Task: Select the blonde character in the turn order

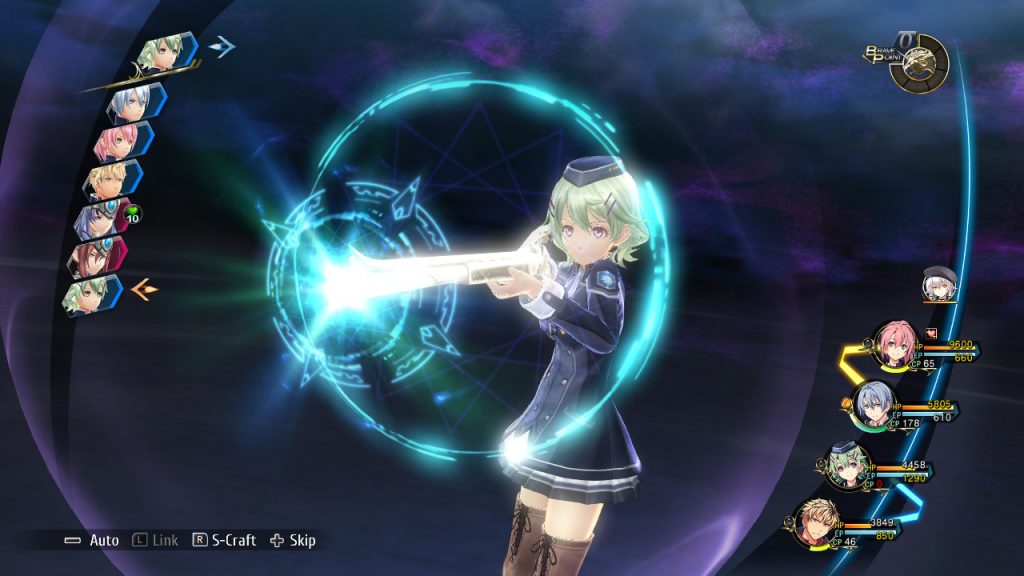Action: click(106, 180)
